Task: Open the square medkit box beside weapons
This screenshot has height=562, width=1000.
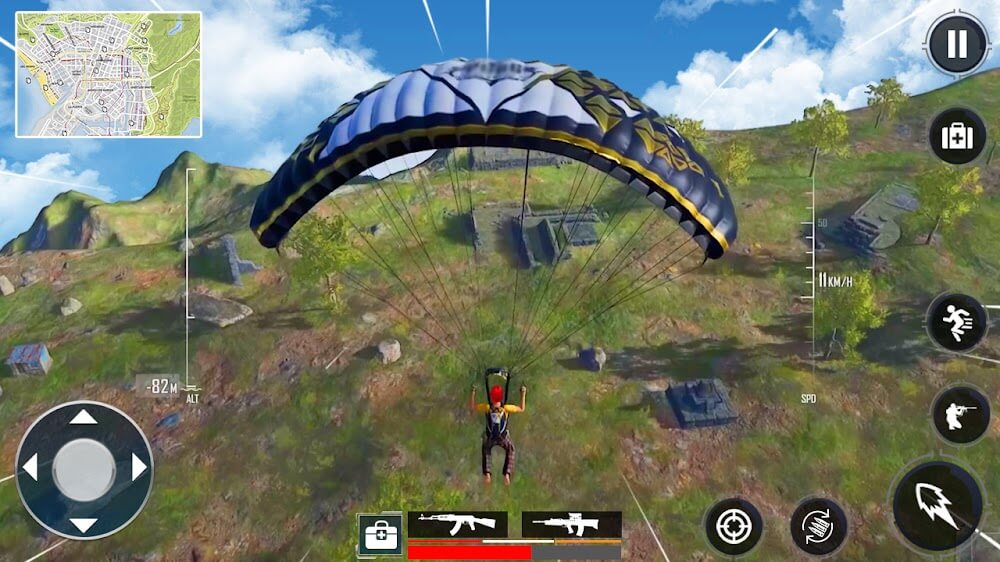Action: tap(380, 536)
